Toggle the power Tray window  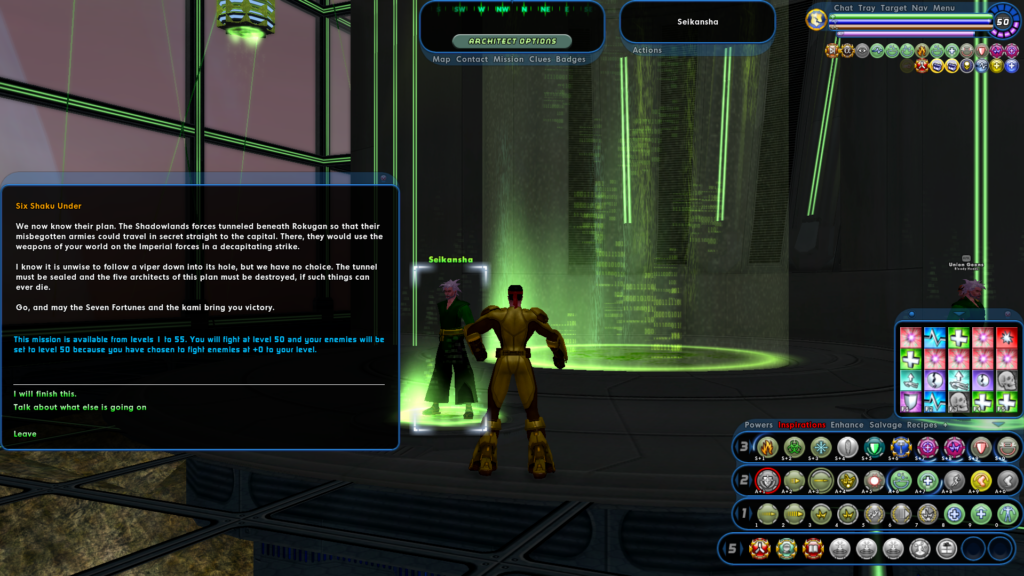coord(866,8)
